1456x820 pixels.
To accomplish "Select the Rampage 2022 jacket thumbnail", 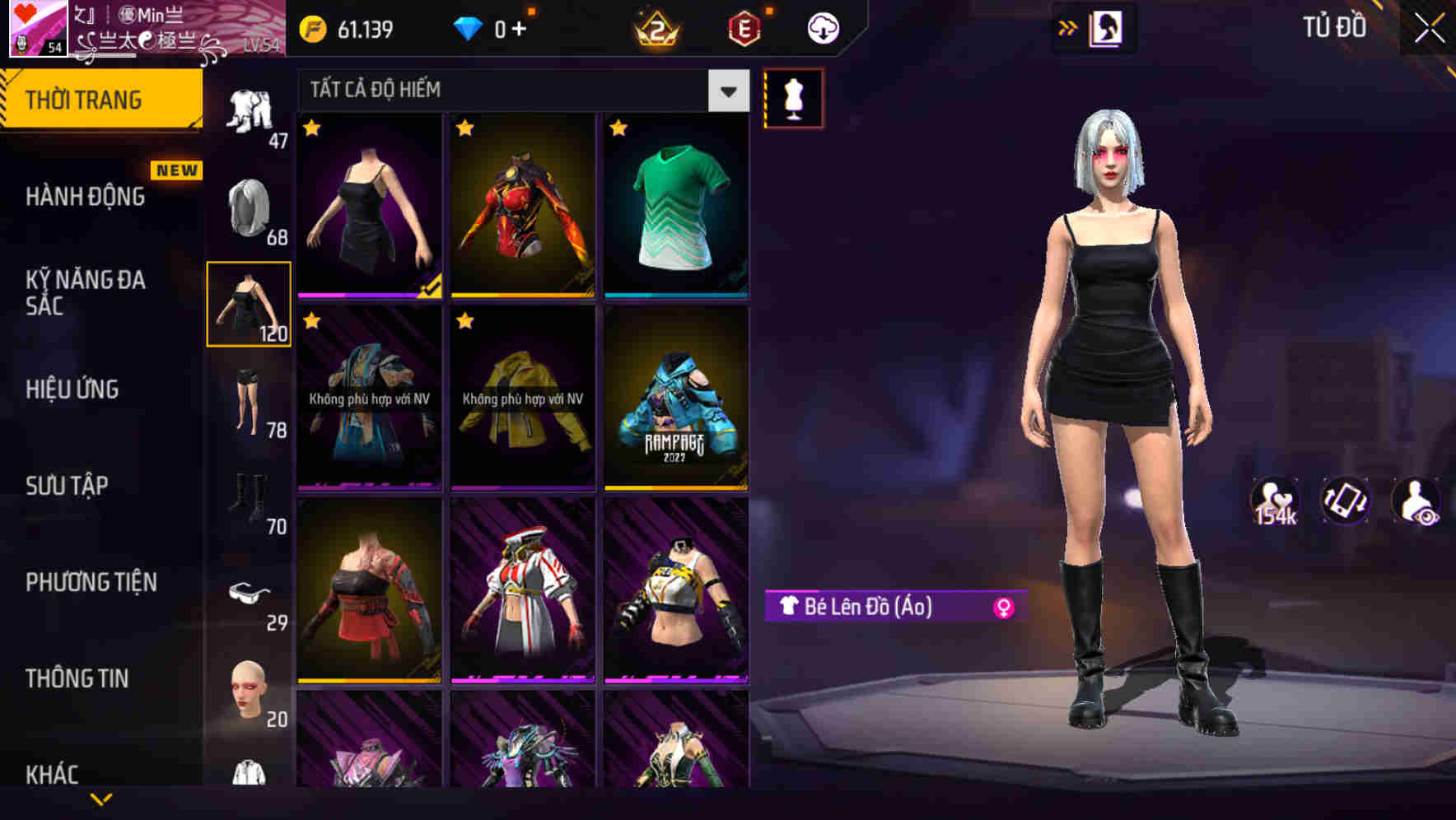I will click(676, 402).
